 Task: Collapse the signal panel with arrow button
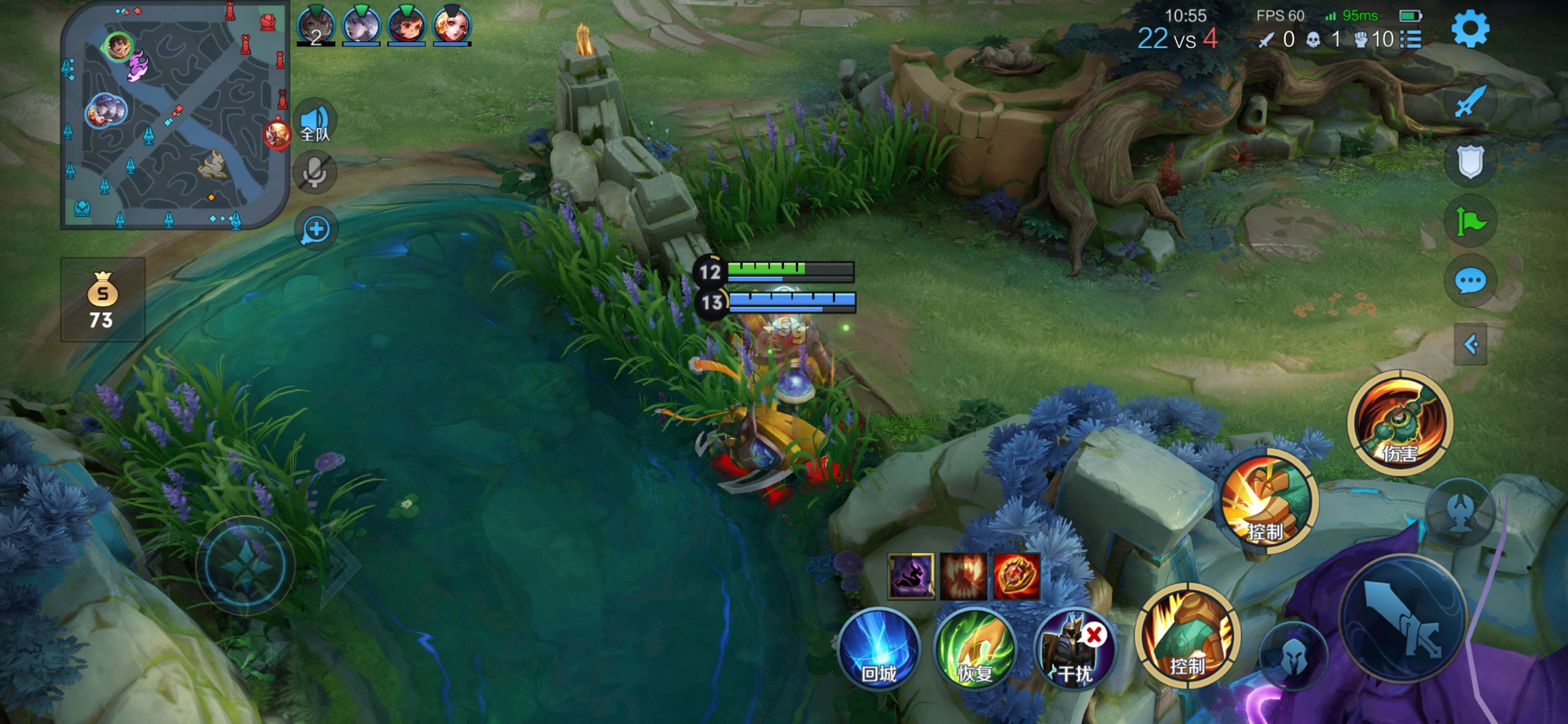pyautogui.click(x=1470, y=344)
